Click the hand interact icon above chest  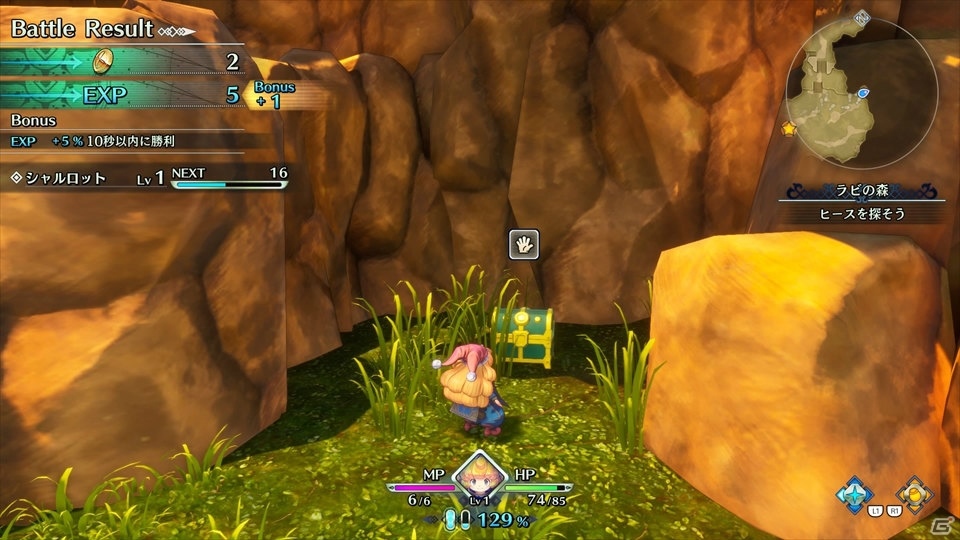524,244
